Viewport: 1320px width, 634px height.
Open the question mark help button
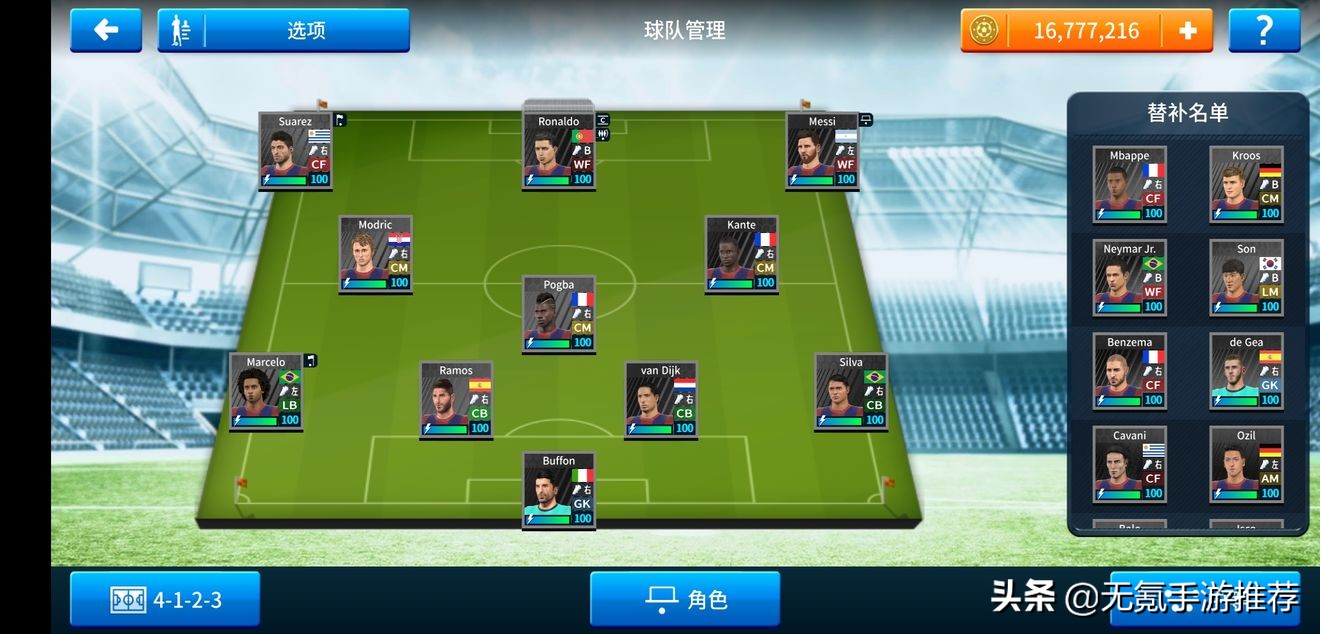(x=1264, y=30)
